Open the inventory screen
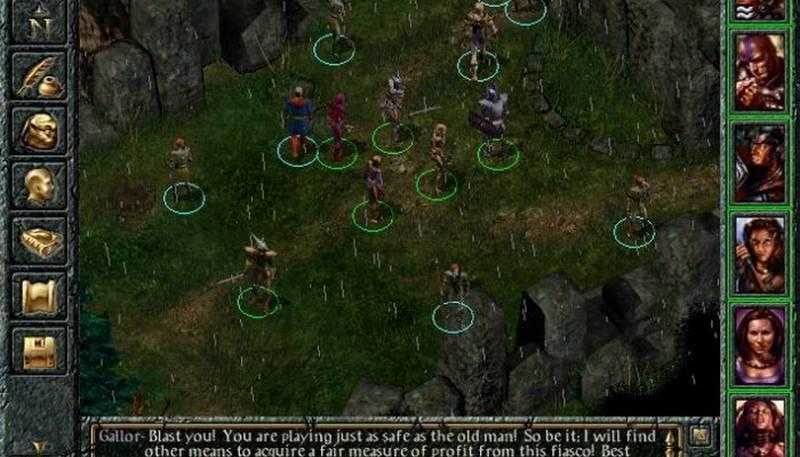The image size is (800, 457). (39, 130)
